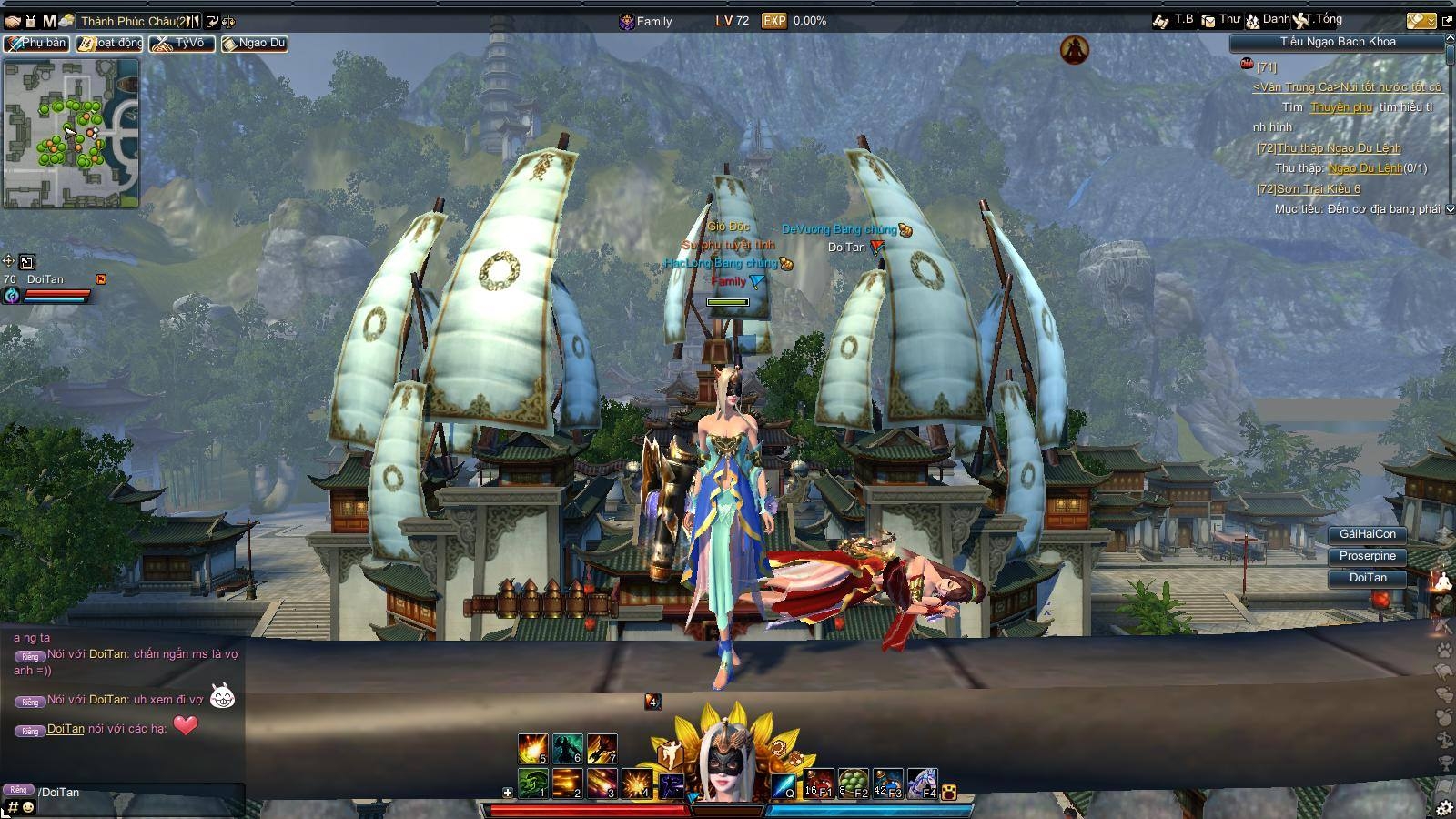The image size is (1456, 819).
Task: Open the Thư mailbox
Action: (1220, 20)
